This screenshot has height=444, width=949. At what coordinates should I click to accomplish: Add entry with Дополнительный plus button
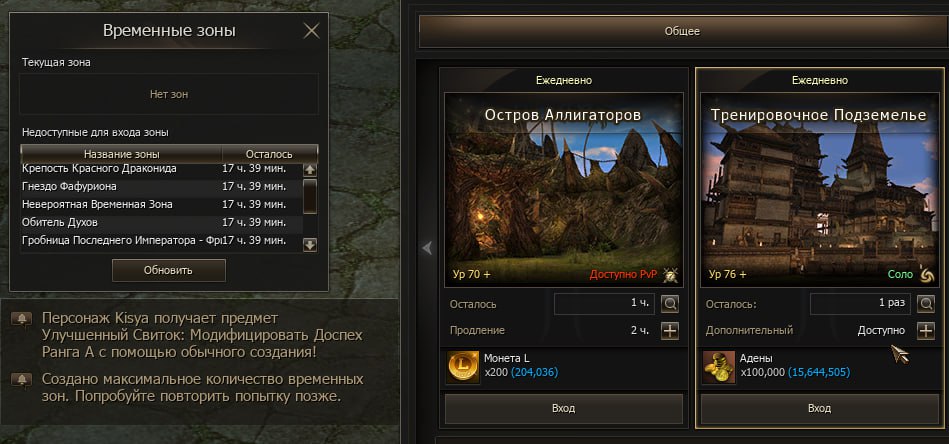[x=926, y=330]
